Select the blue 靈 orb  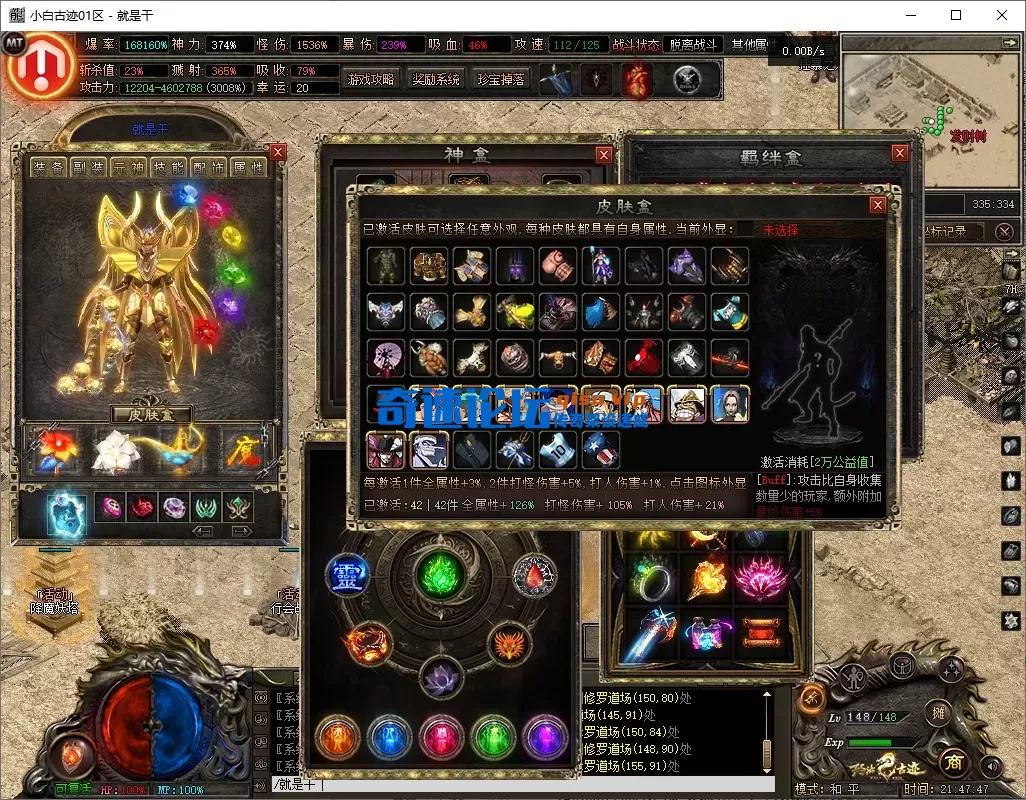pos(346,576)
